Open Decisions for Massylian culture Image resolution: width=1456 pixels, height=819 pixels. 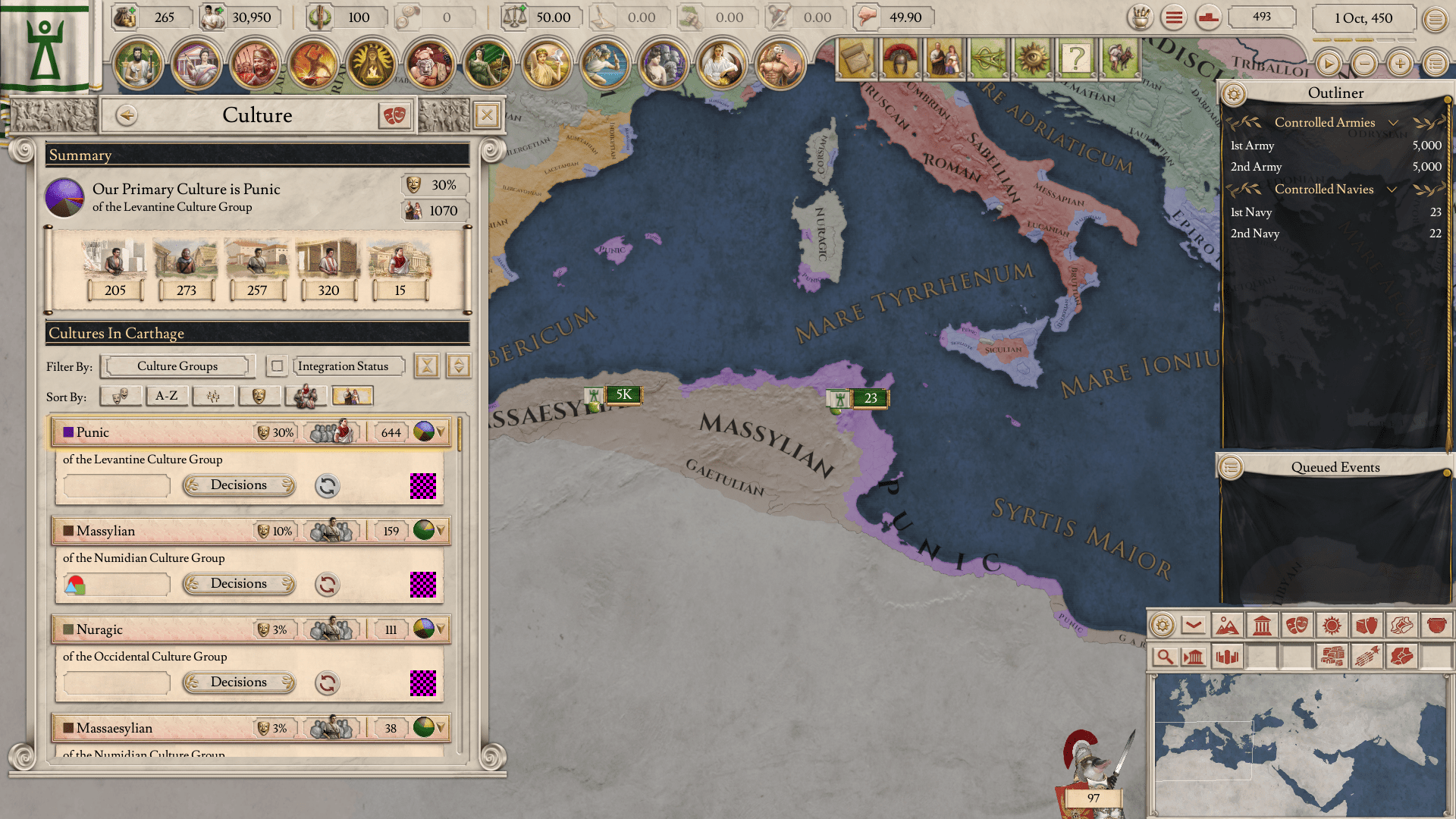[x=239, y=584]
